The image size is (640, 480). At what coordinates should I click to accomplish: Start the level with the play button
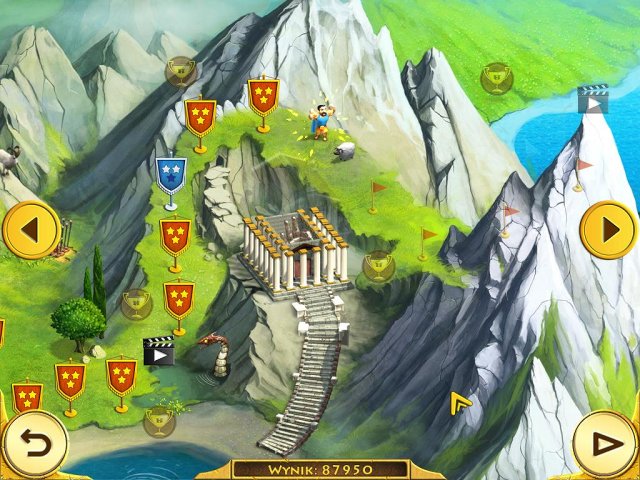pyautogui.click(x=605, y=444)
